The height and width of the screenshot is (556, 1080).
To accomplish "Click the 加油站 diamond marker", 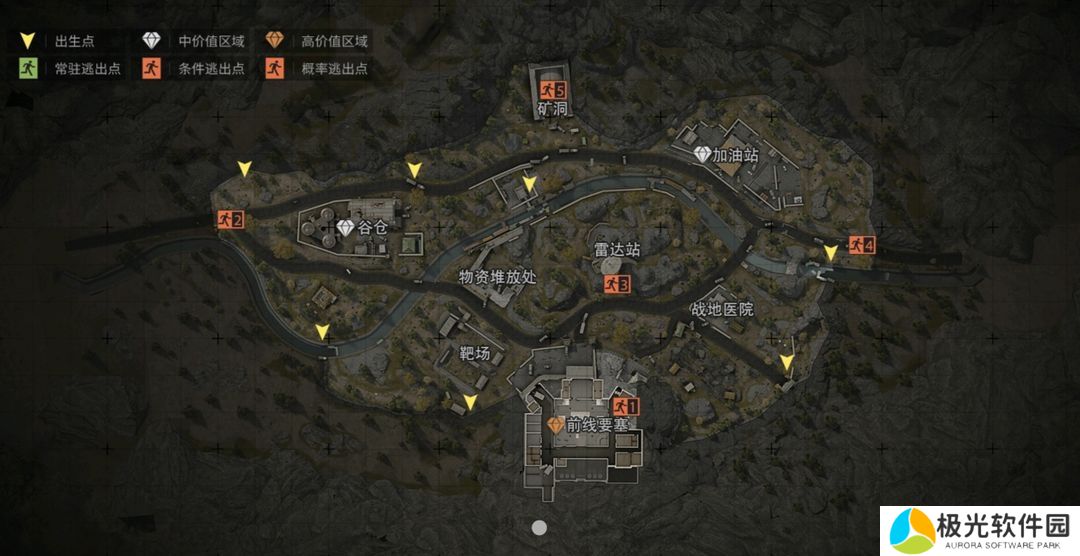I will click(702, 155).
